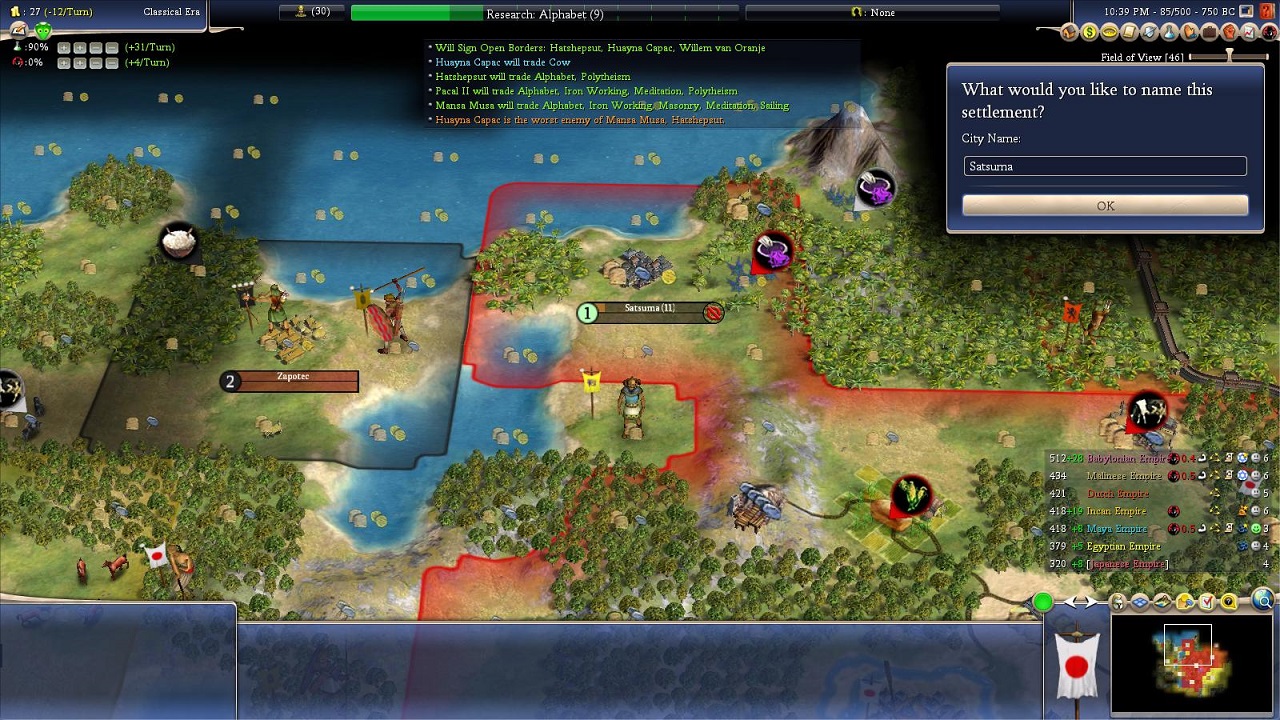
Task: Click the City Name text field
Action: pyautogui.click(x=1105, y=166)
